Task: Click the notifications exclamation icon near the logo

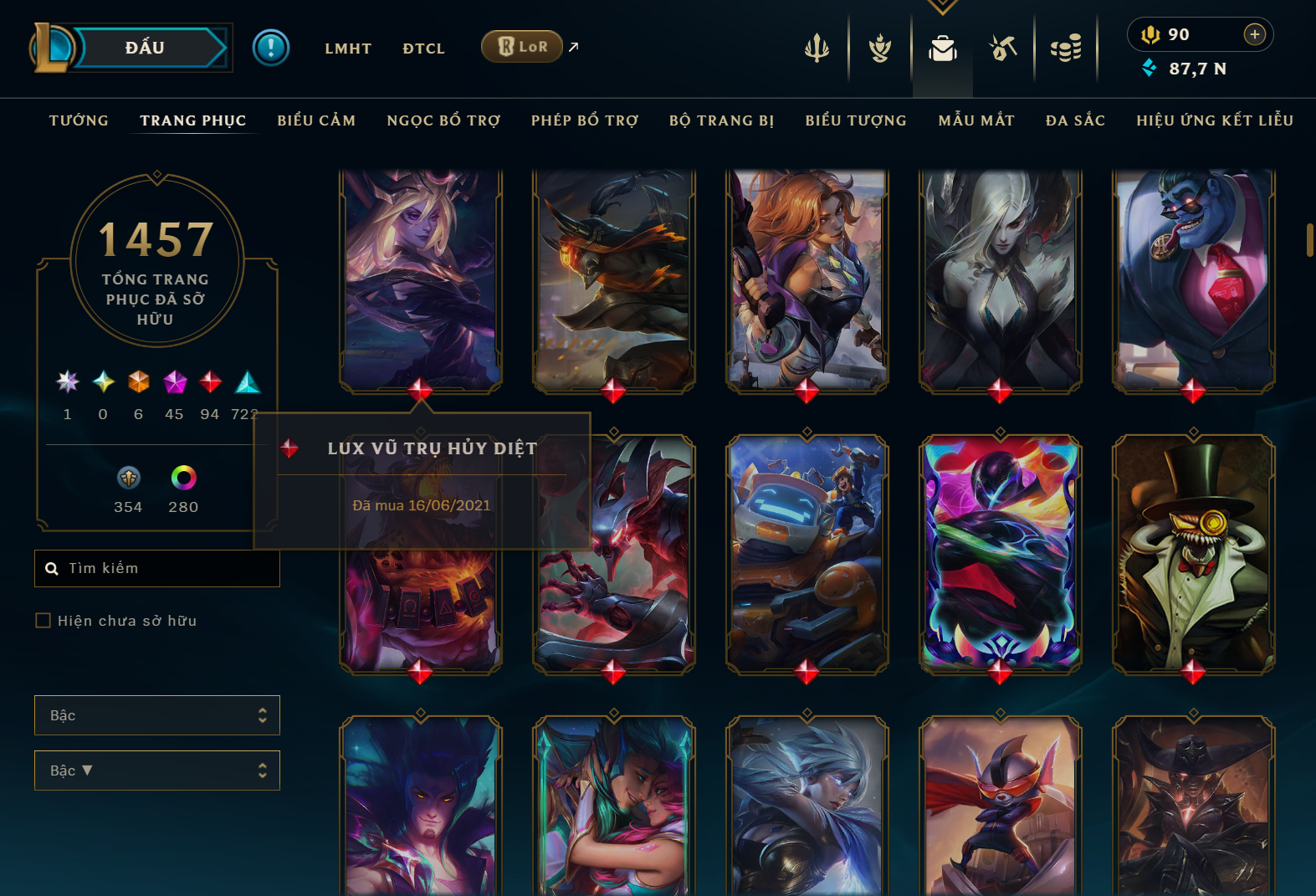Action: (270, 47)
